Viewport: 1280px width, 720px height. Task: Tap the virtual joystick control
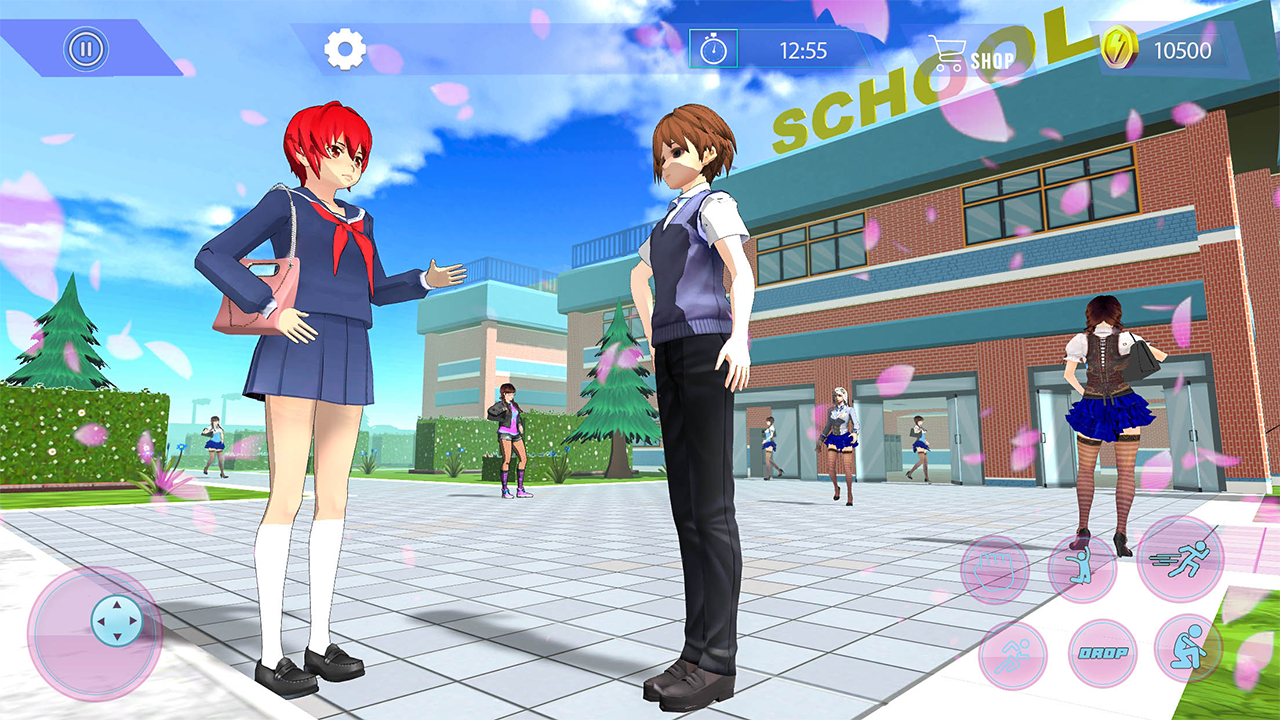point(115,619)
